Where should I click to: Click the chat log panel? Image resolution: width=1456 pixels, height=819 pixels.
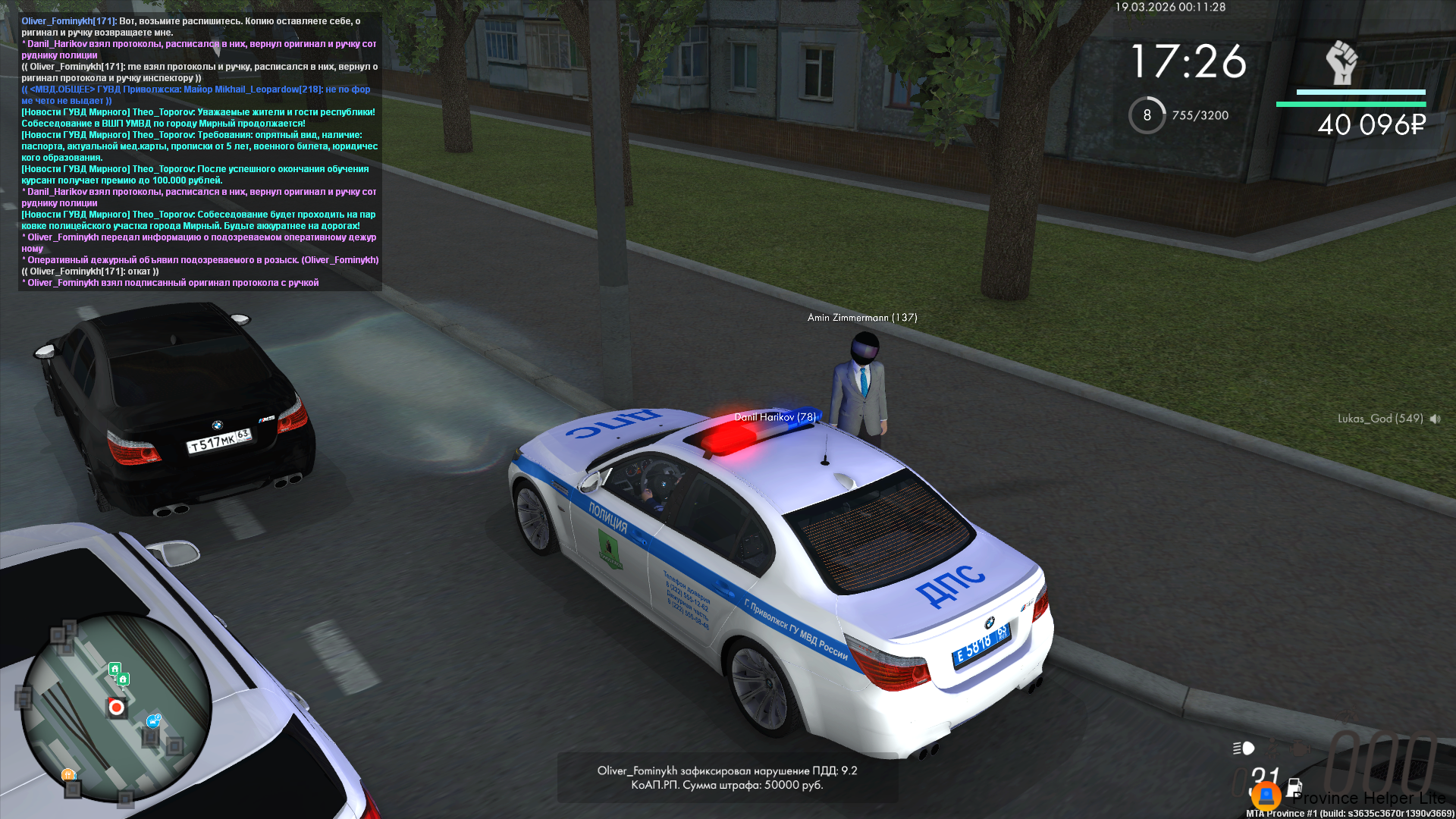pos(200,152)
